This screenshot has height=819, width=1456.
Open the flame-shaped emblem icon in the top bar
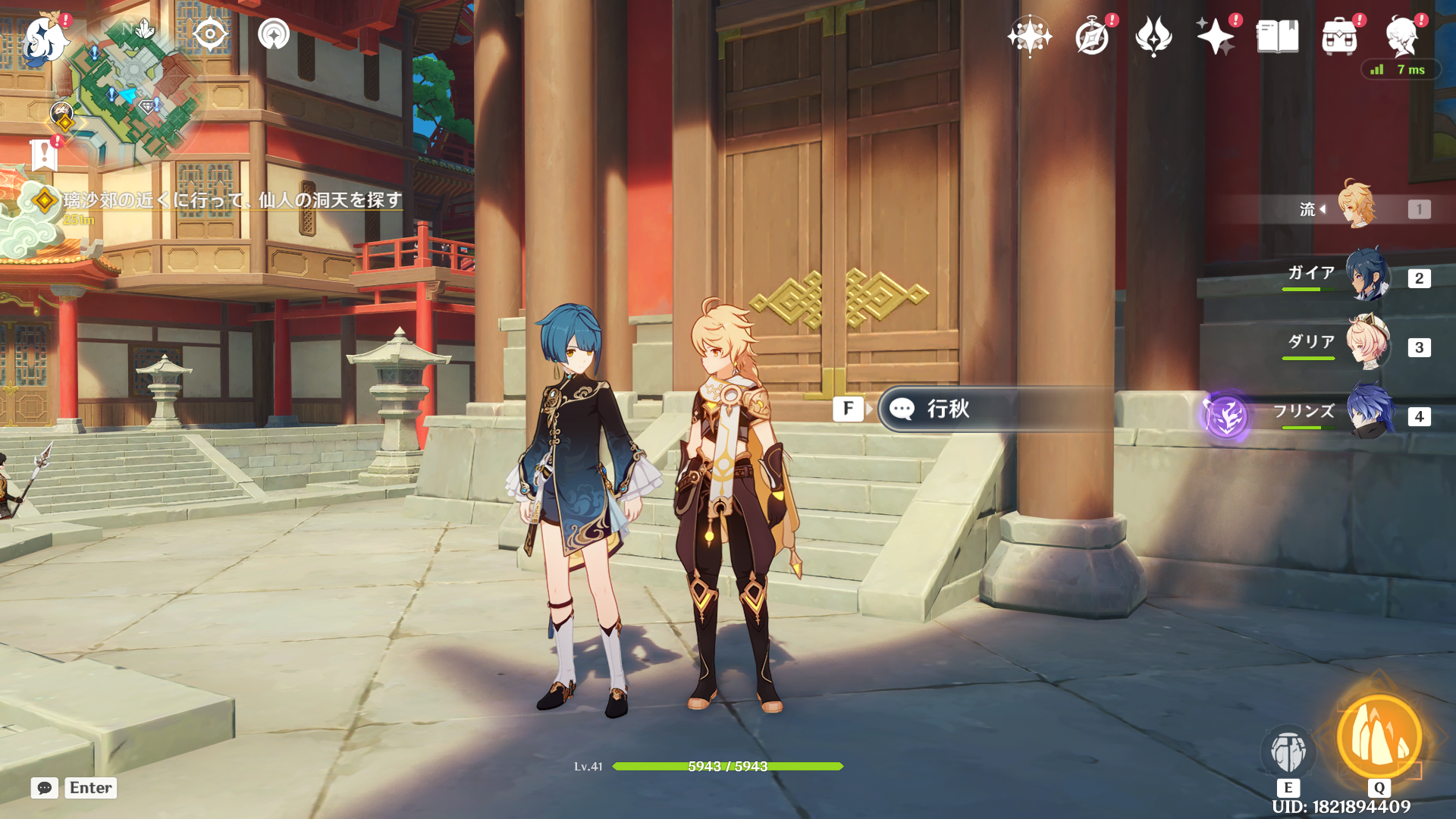(x=1153, y=36)
